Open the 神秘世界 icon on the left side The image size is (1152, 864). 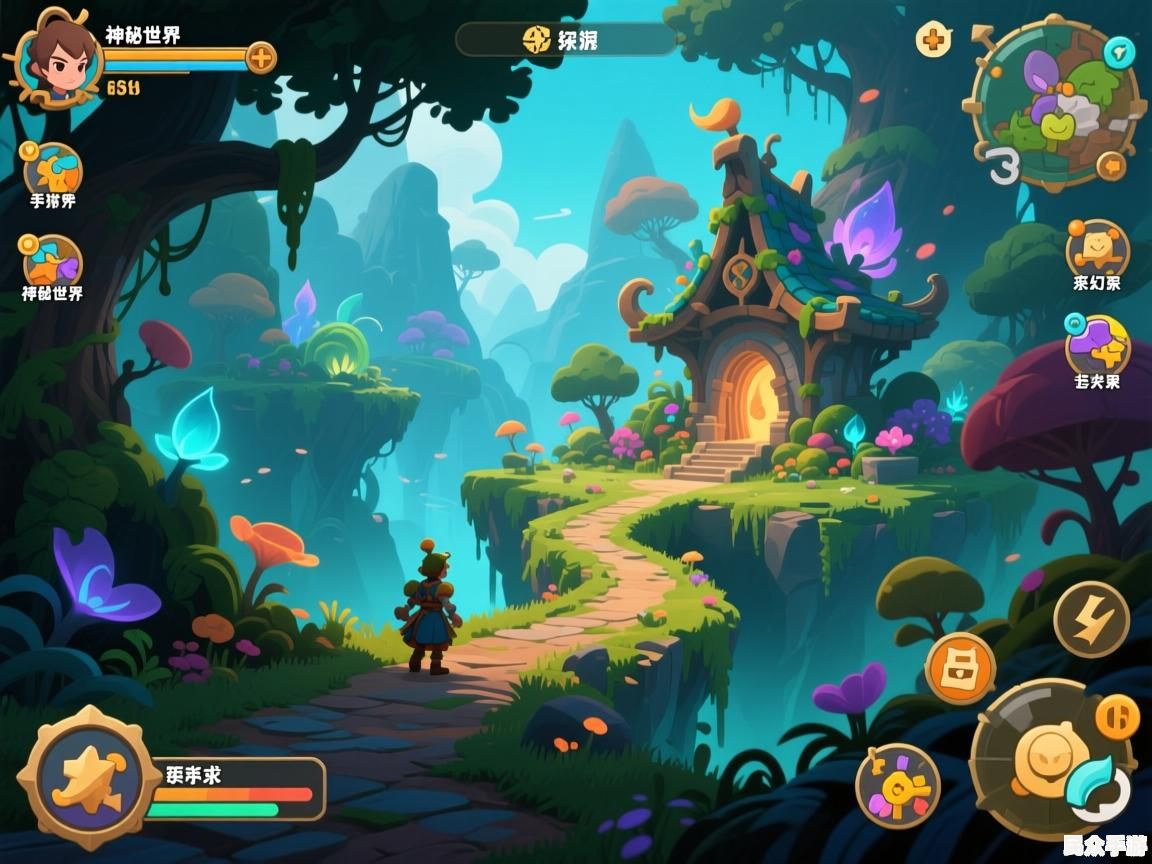point(52,263)
